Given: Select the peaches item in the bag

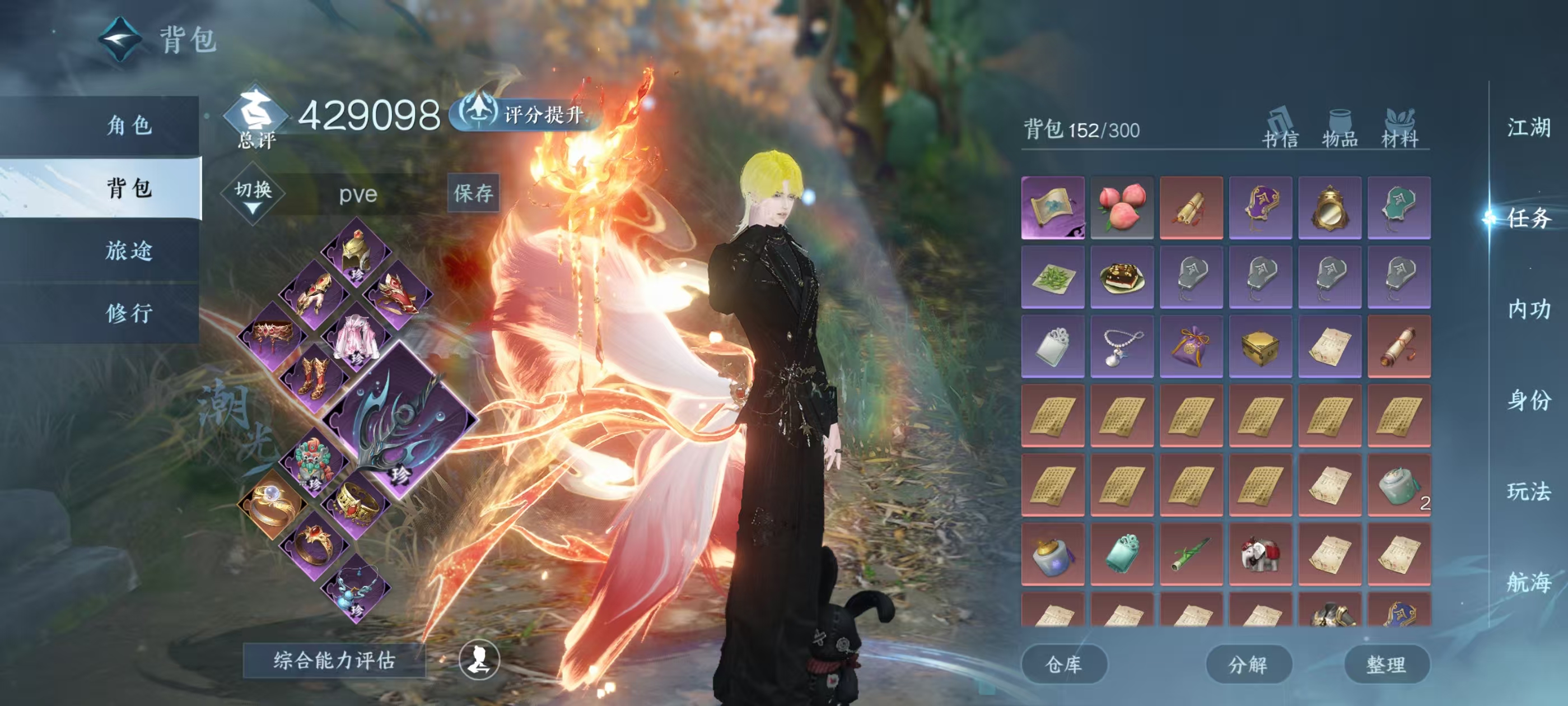Looking at the screenshot, I should (x=1121, y=207).
